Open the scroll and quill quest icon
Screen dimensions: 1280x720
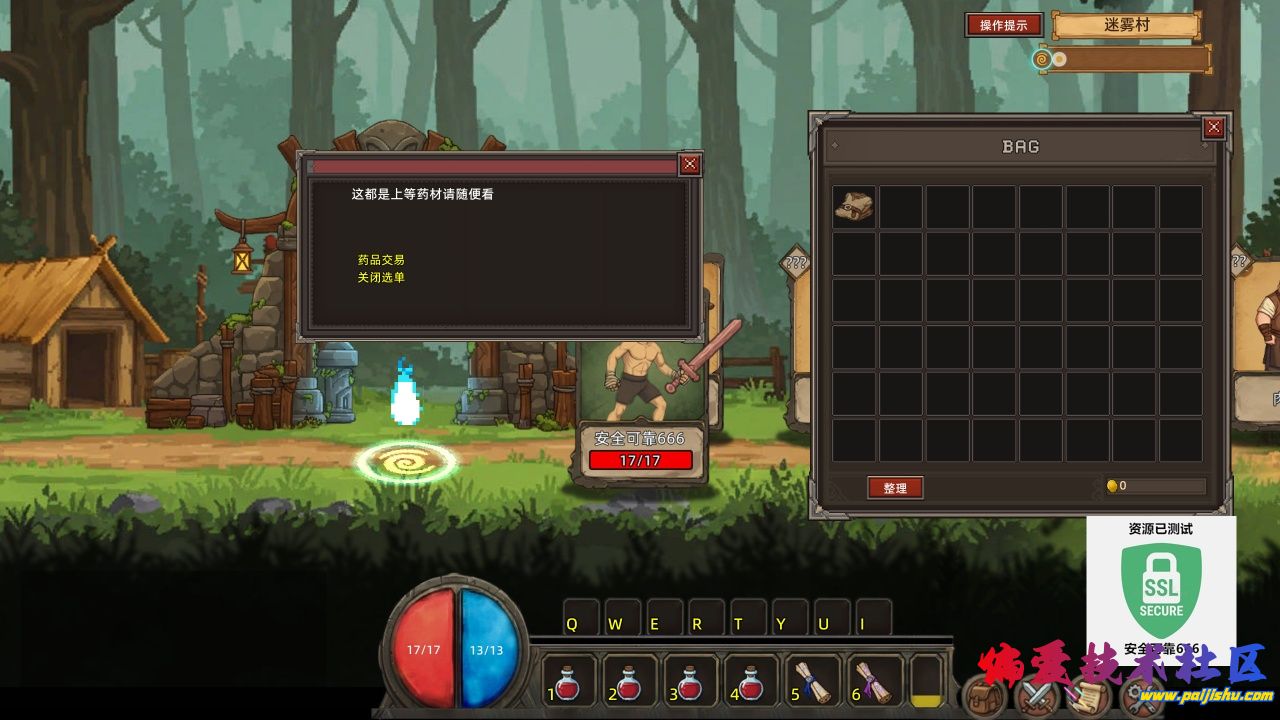click(x=1087, y=696)
